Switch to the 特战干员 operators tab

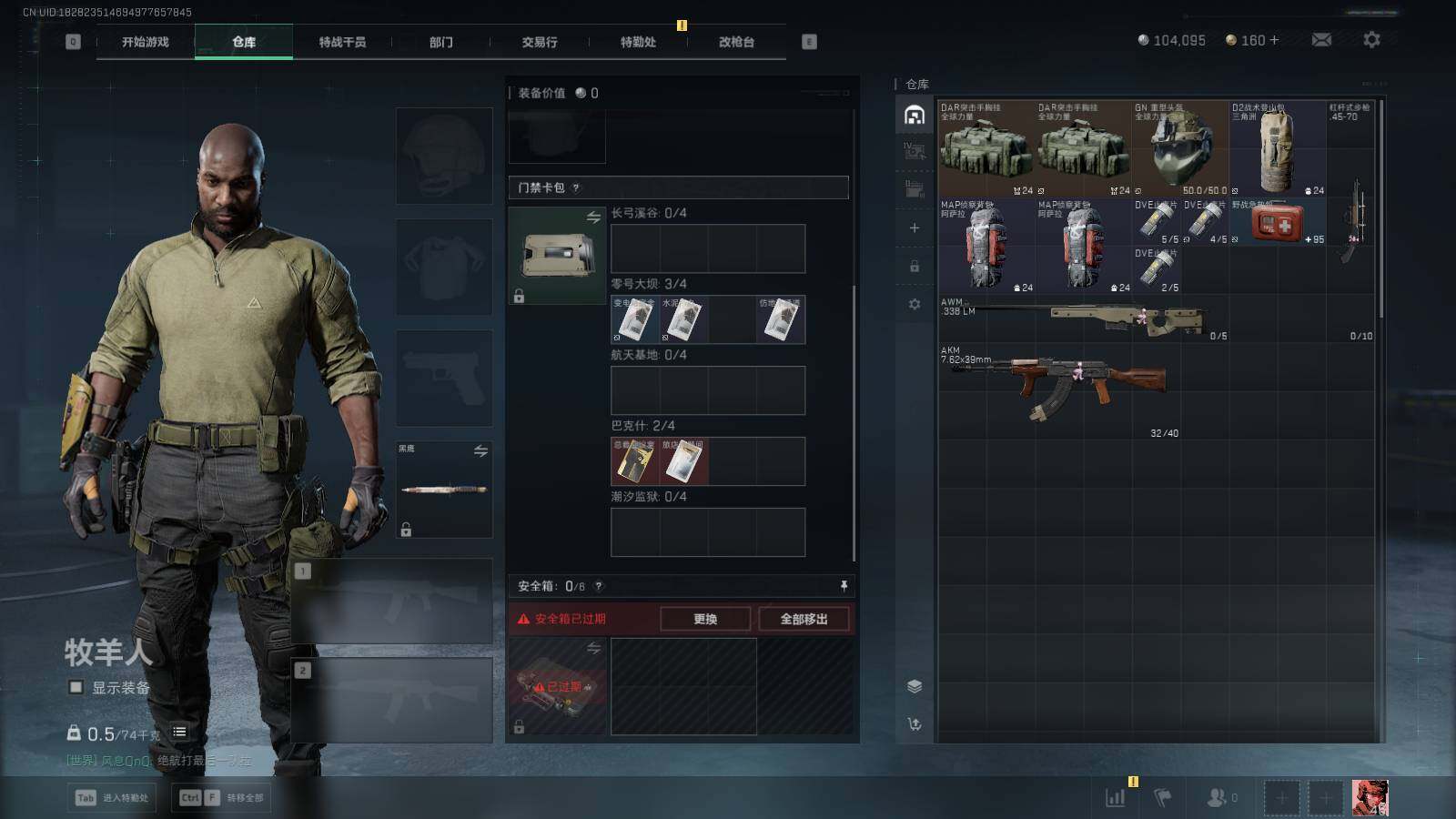(342, 42)
